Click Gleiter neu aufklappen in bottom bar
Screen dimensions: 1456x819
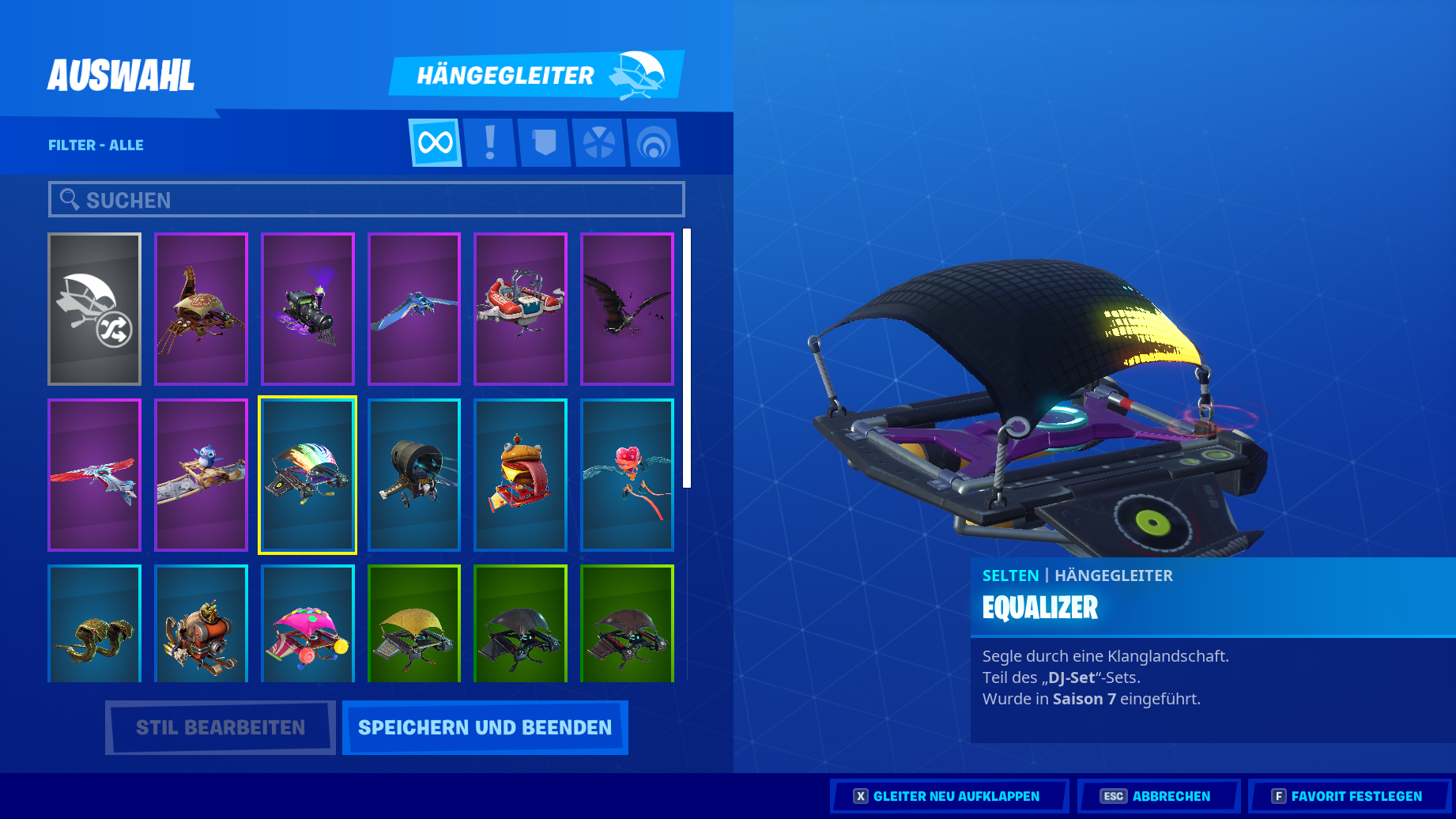coord(948,796)
